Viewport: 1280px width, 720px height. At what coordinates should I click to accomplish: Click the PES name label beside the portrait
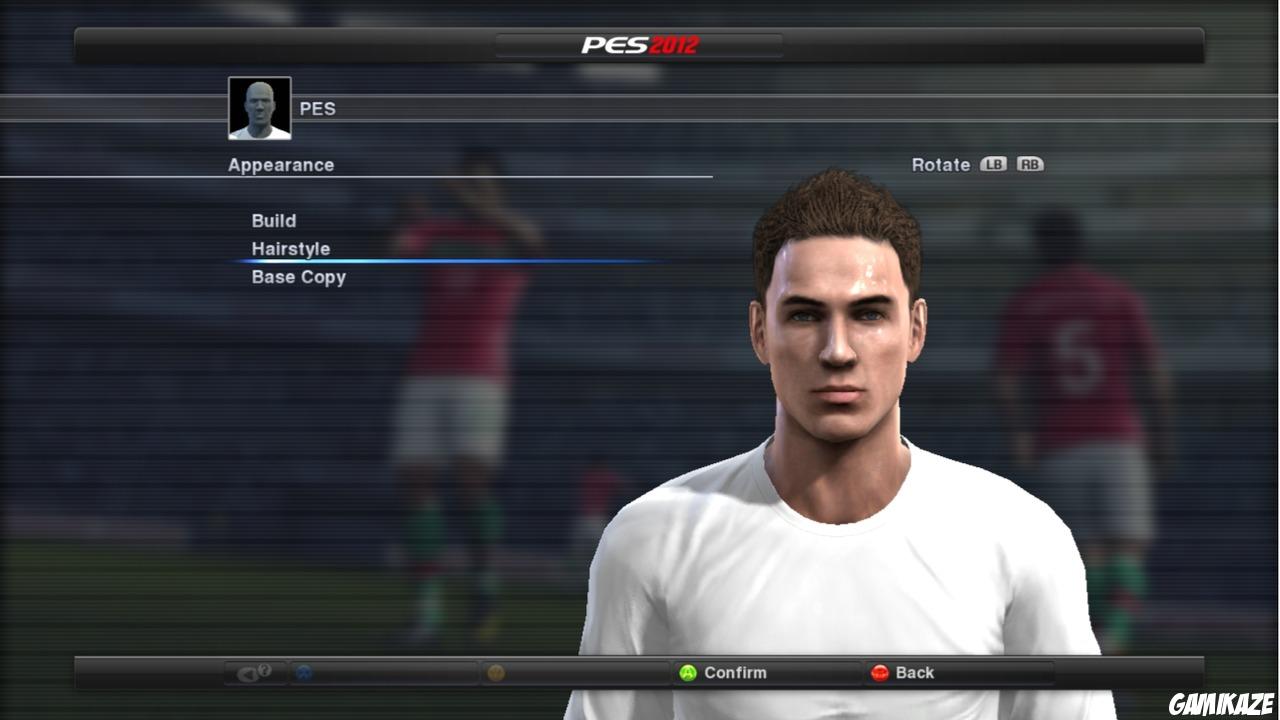pos(319,108)
